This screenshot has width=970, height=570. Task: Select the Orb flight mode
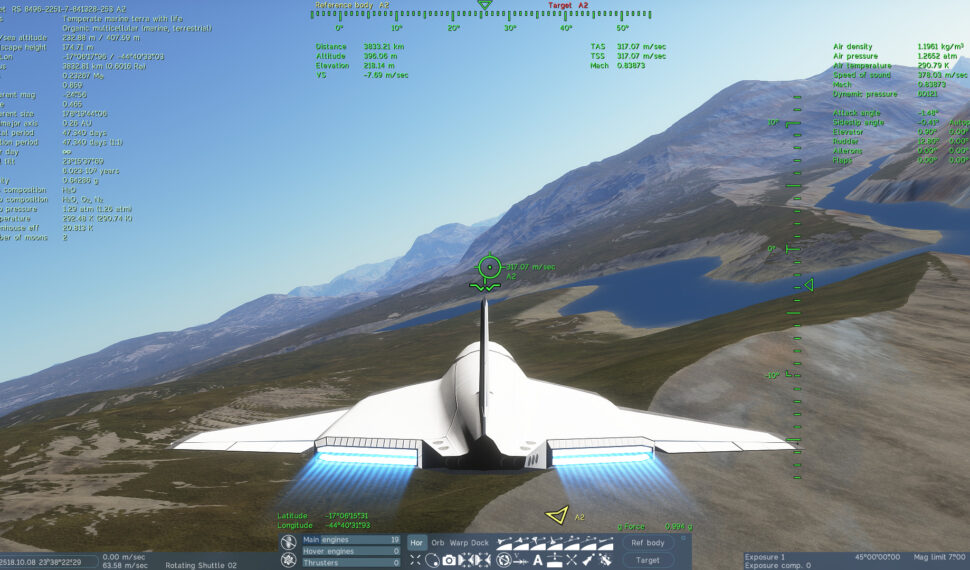coord(438,543)
